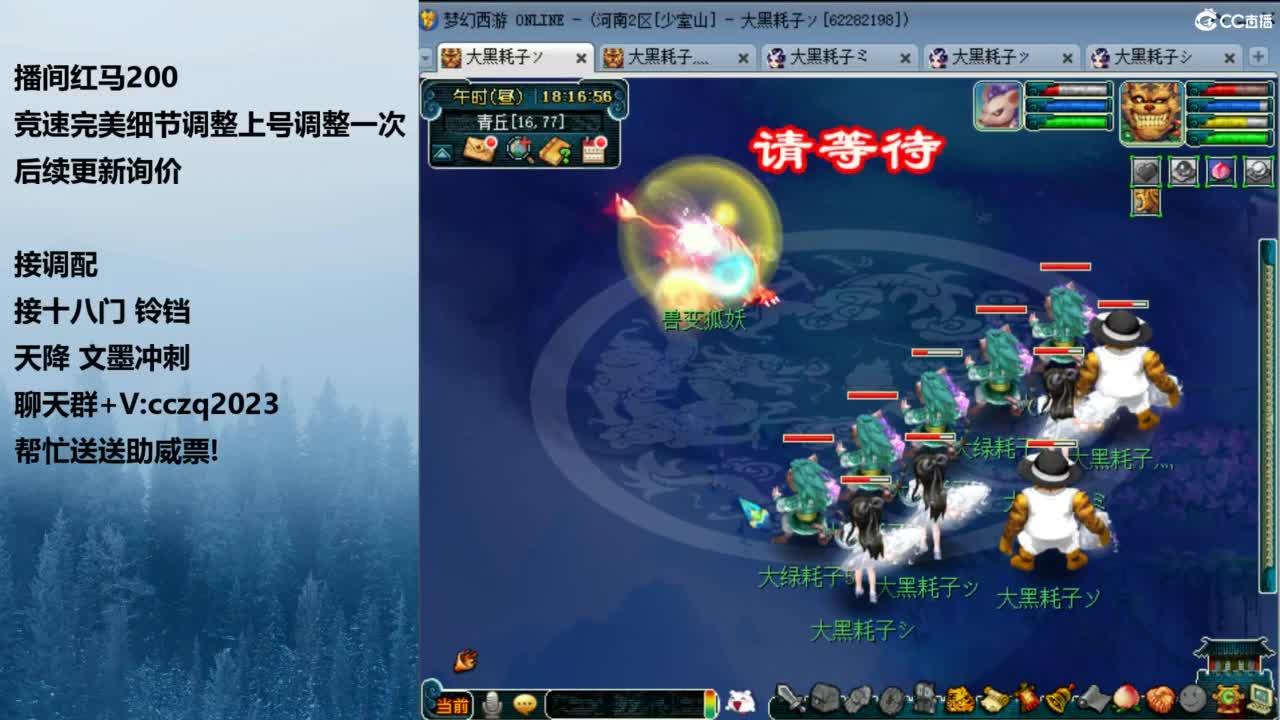Open the quest guide scroll with question mark
This screenshot has height=720, width=1280.
pos(555,150)
